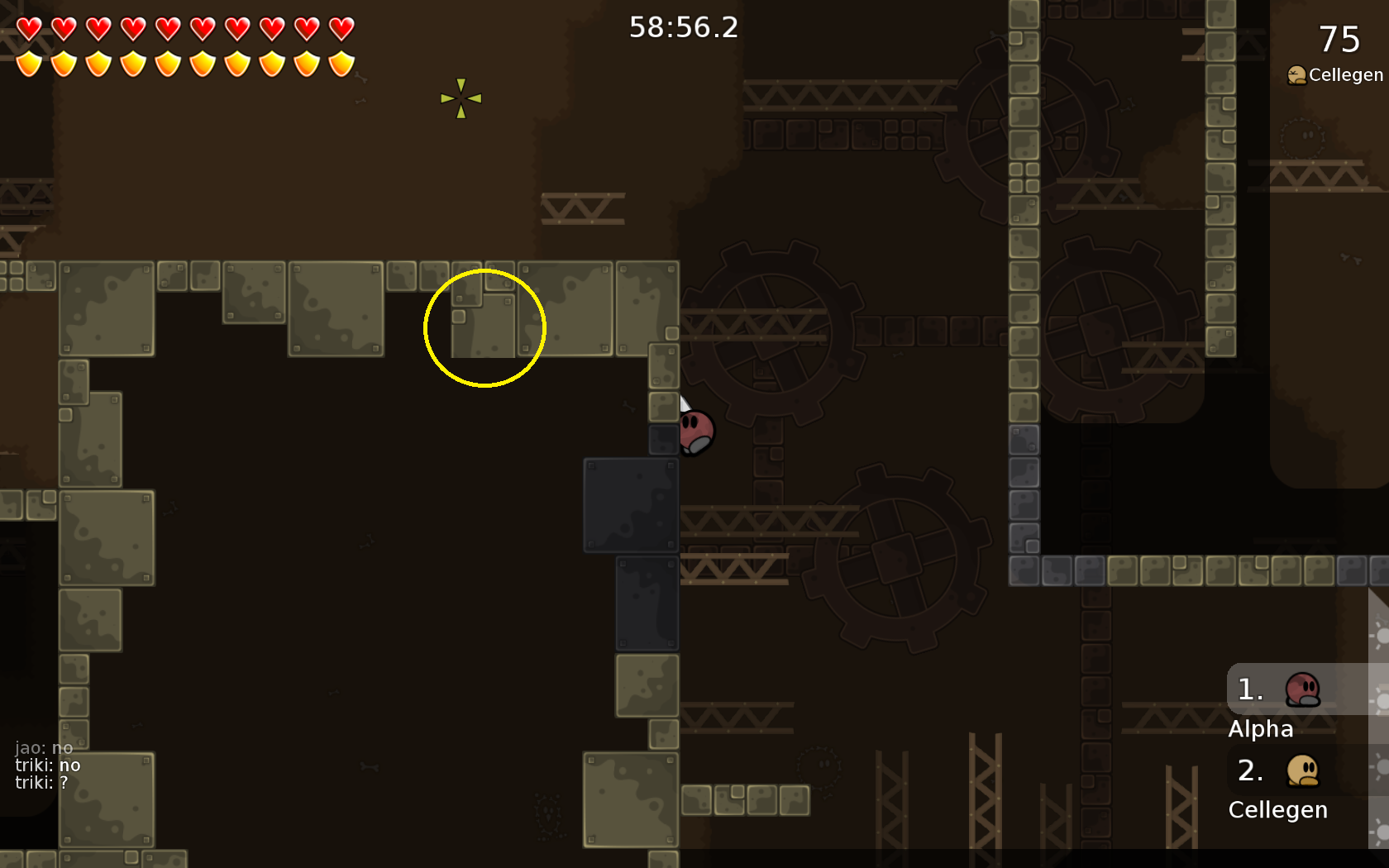Click the match timer showing 58:56.2

click(x=683, y=27)
